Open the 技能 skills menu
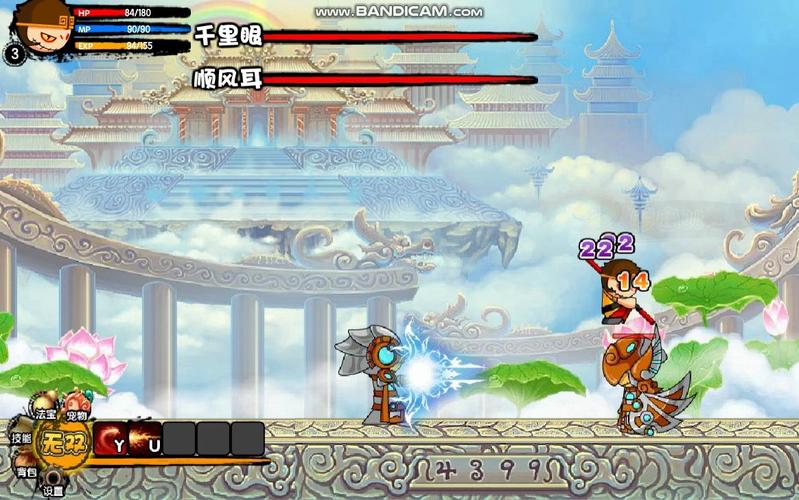 (21, 438)
